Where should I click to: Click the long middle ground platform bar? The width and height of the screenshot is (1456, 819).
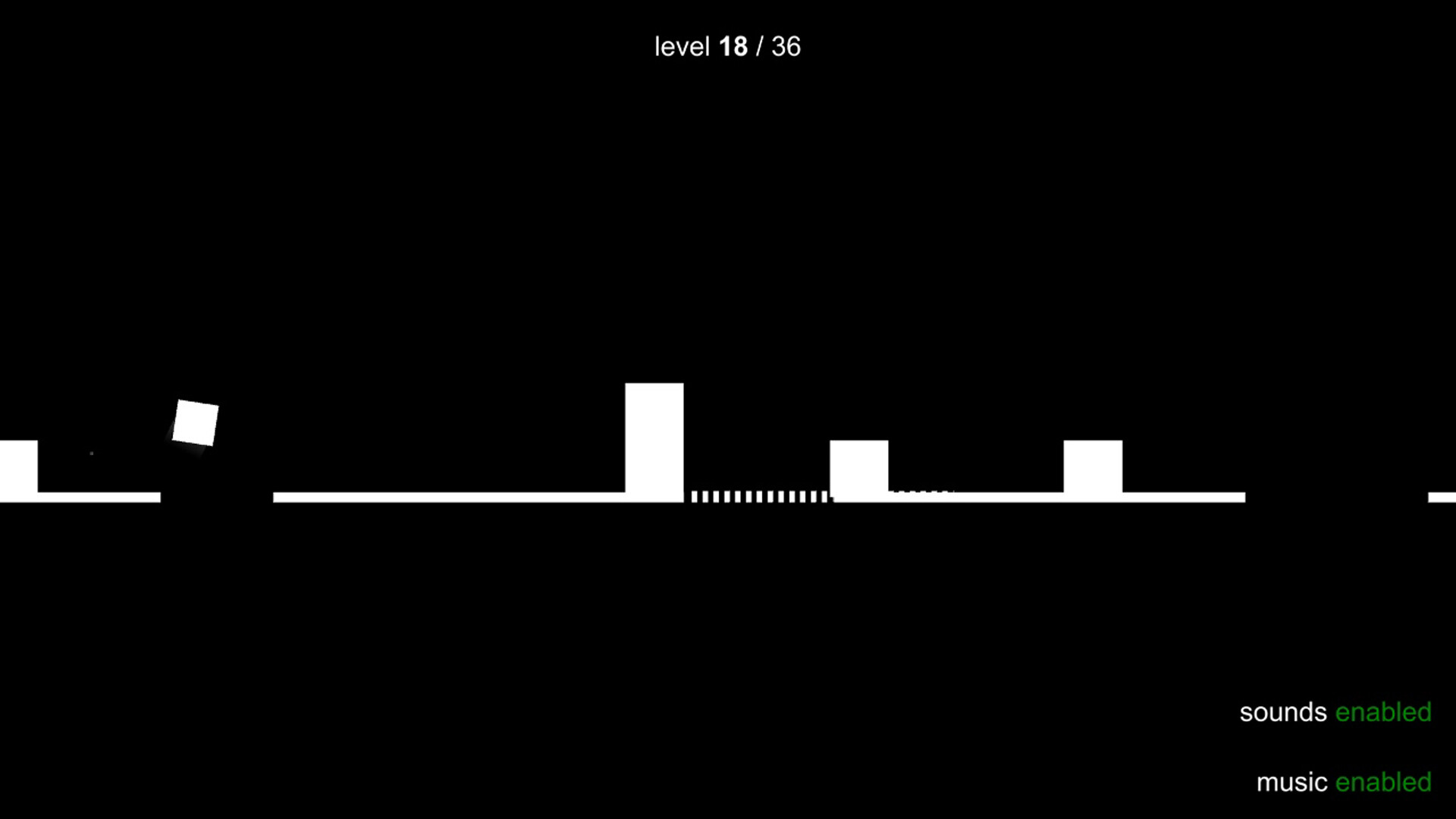coord(455,497)
